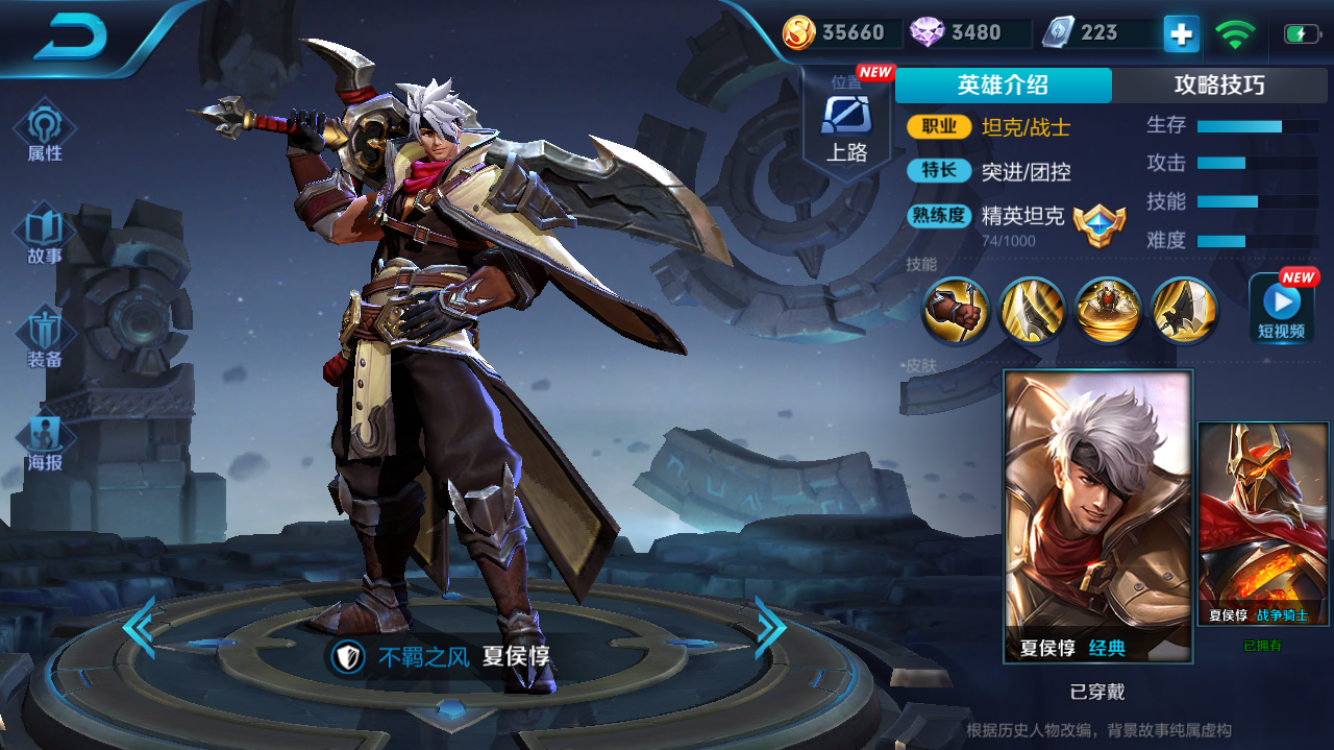Show the previous hero with left arrow
The image size is (1334, 750).
pos(138,626)
